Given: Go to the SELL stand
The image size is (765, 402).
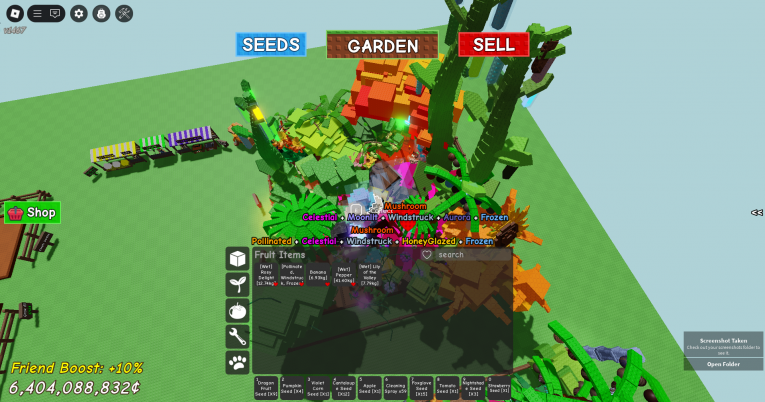Looking at the screenshot, I should pos(493,45).
